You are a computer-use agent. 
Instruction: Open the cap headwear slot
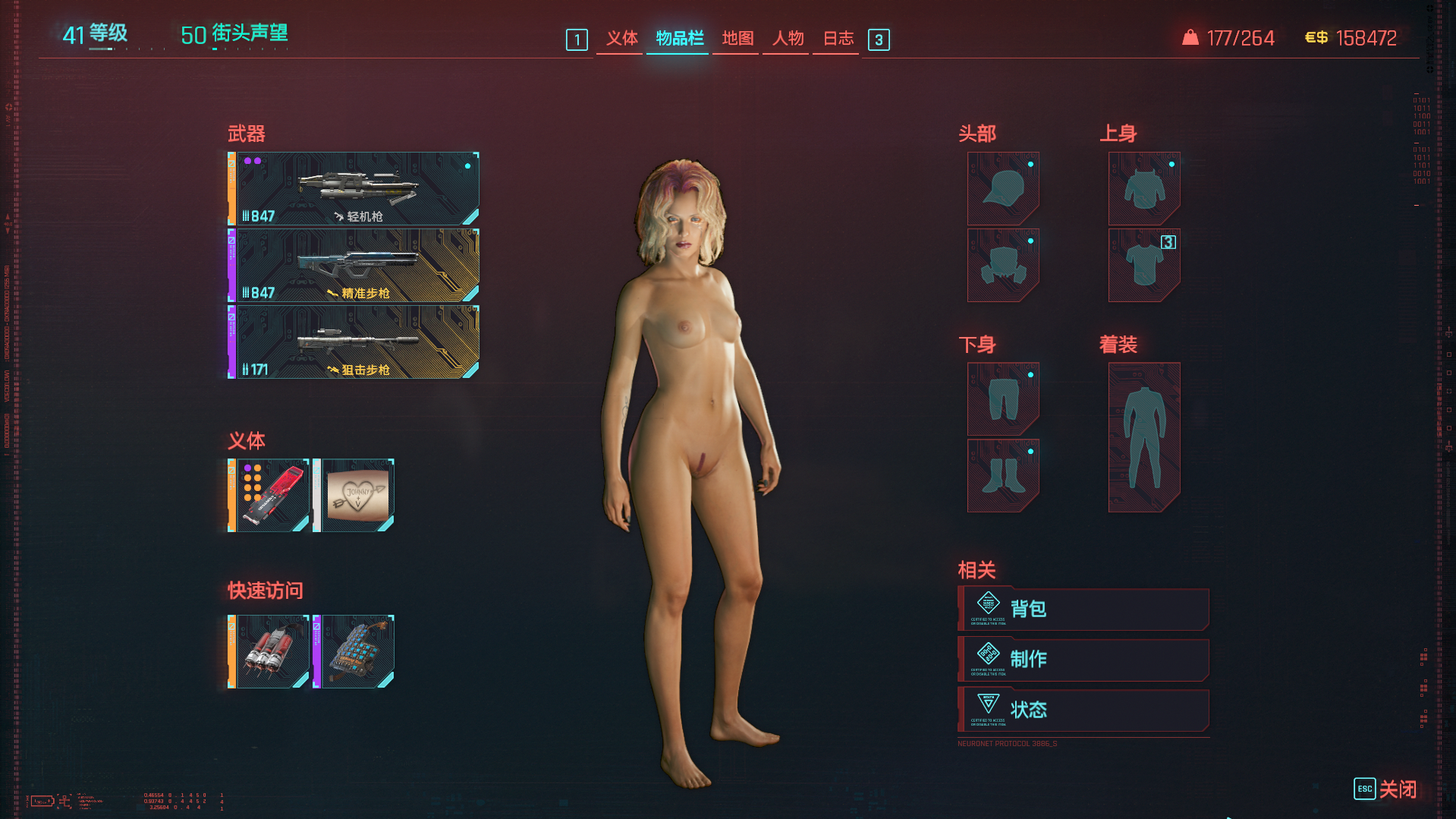[1003, 189]
